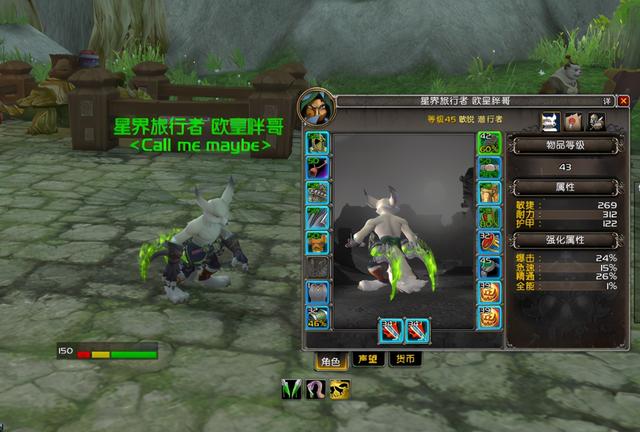The image size is (640, 432).
Task: Open the white character stats sidebar icon
Action: click(549, 121)
